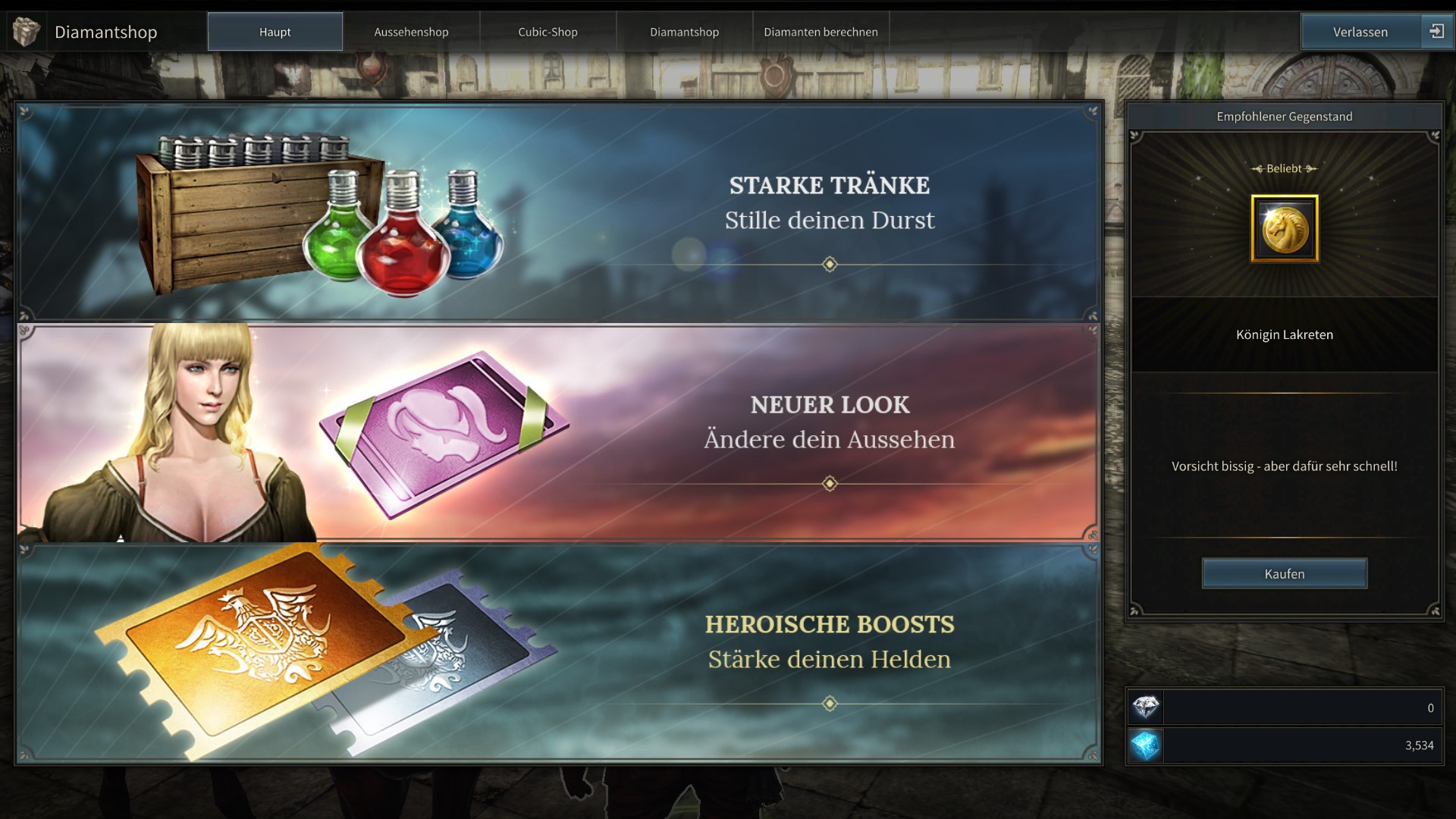This screenshot has height=819, width=1456.
Task: Select the Cubic-Shop tab
Action: [x=548, y=32]
